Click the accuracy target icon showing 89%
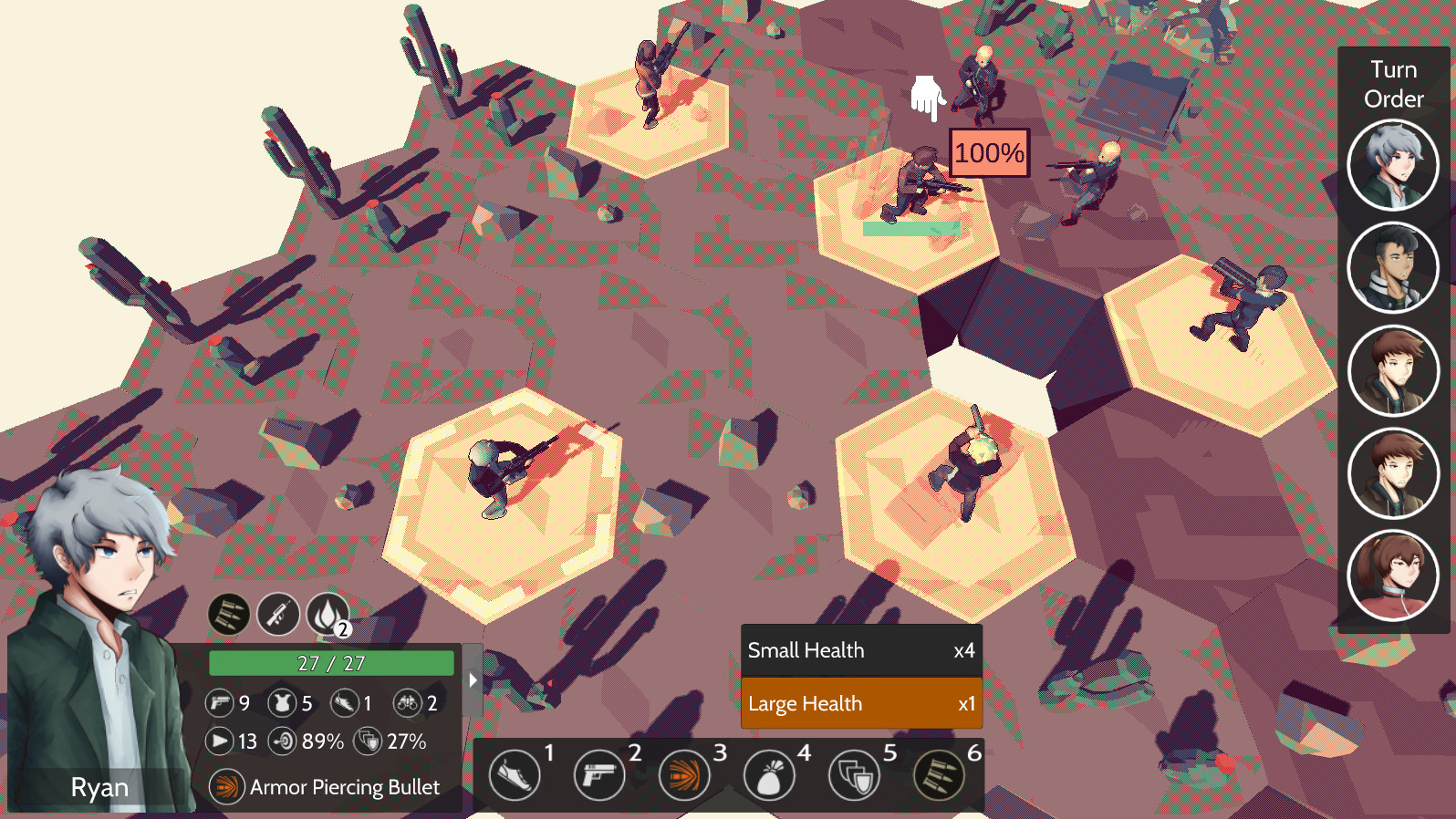 click(x=283, y=741)
